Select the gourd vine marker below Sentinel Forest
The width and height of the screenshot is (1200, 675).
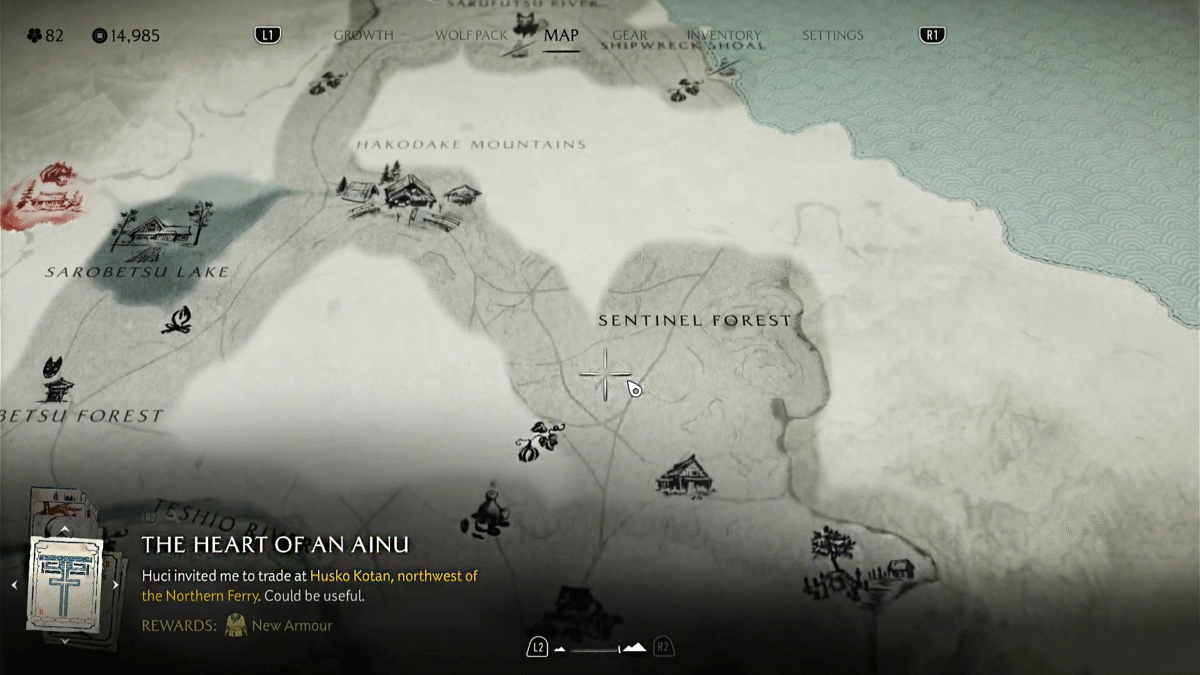tap(539, 441)
